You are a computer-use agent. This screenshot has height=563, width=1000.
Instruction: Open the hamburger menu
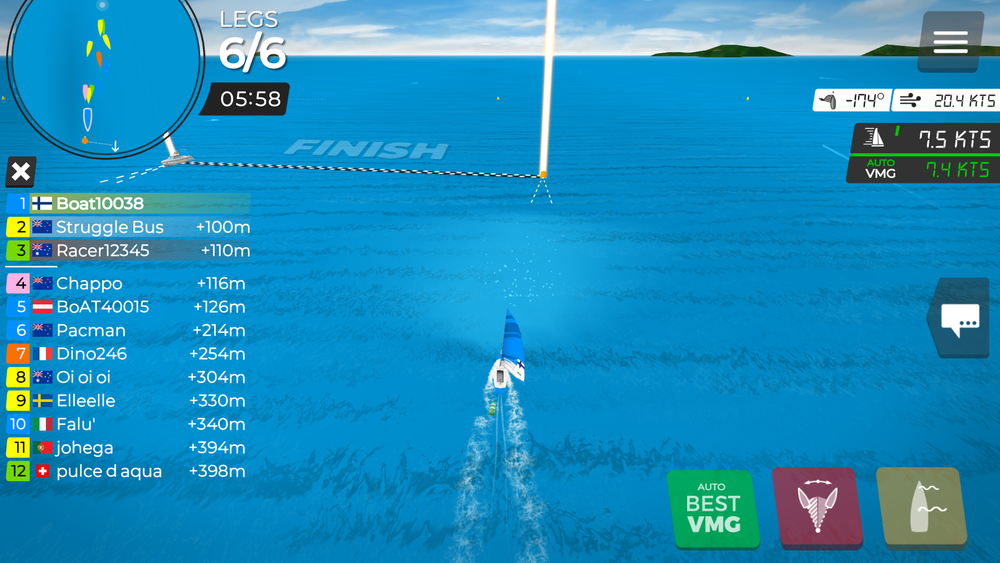[x=950, y=41]
